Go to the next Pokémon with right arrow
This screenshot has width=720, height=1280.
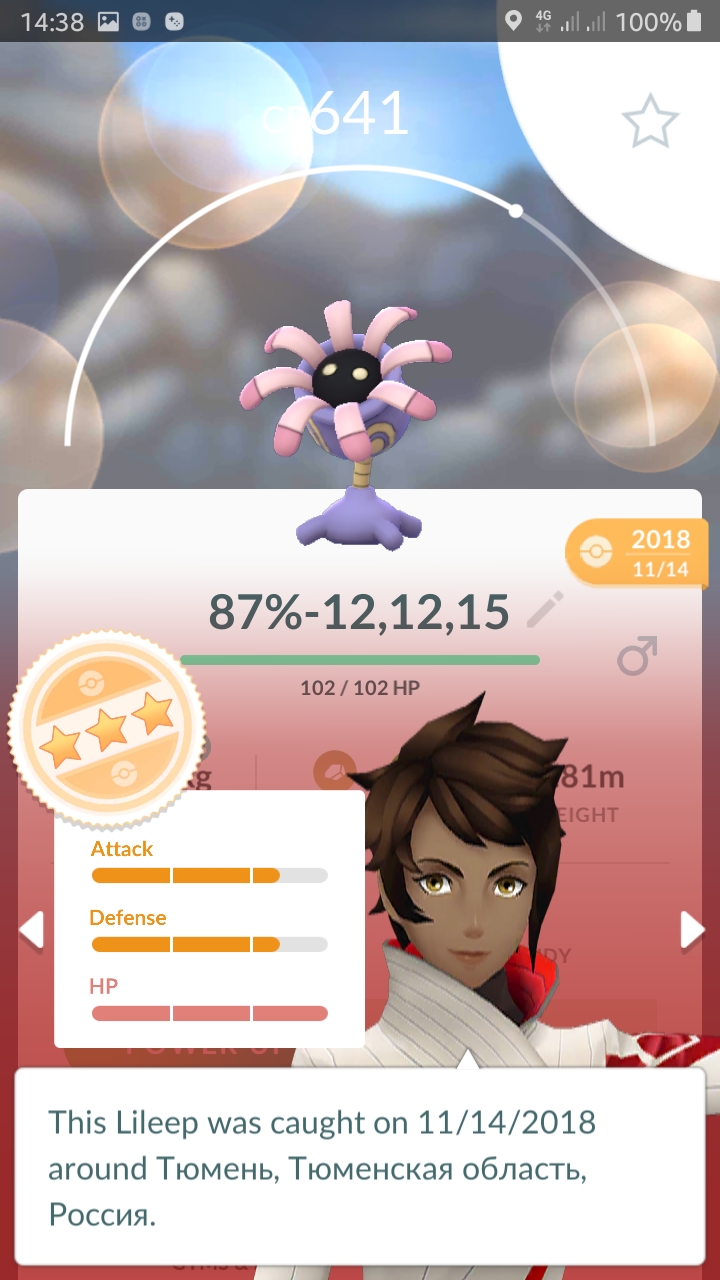click(691, 930)
